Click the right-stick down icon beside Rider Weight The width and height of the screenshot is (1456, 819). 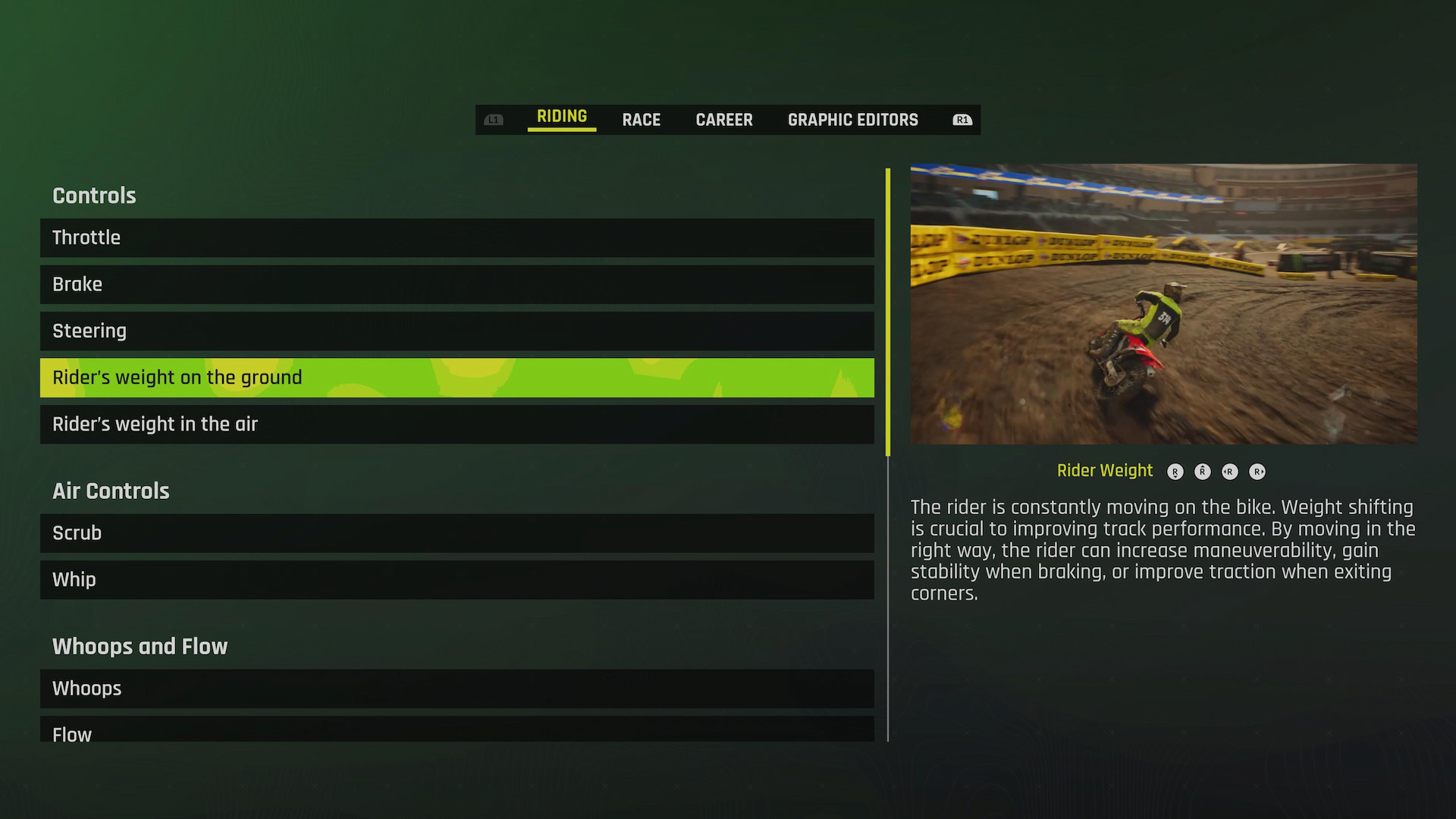pos(1175,471)
